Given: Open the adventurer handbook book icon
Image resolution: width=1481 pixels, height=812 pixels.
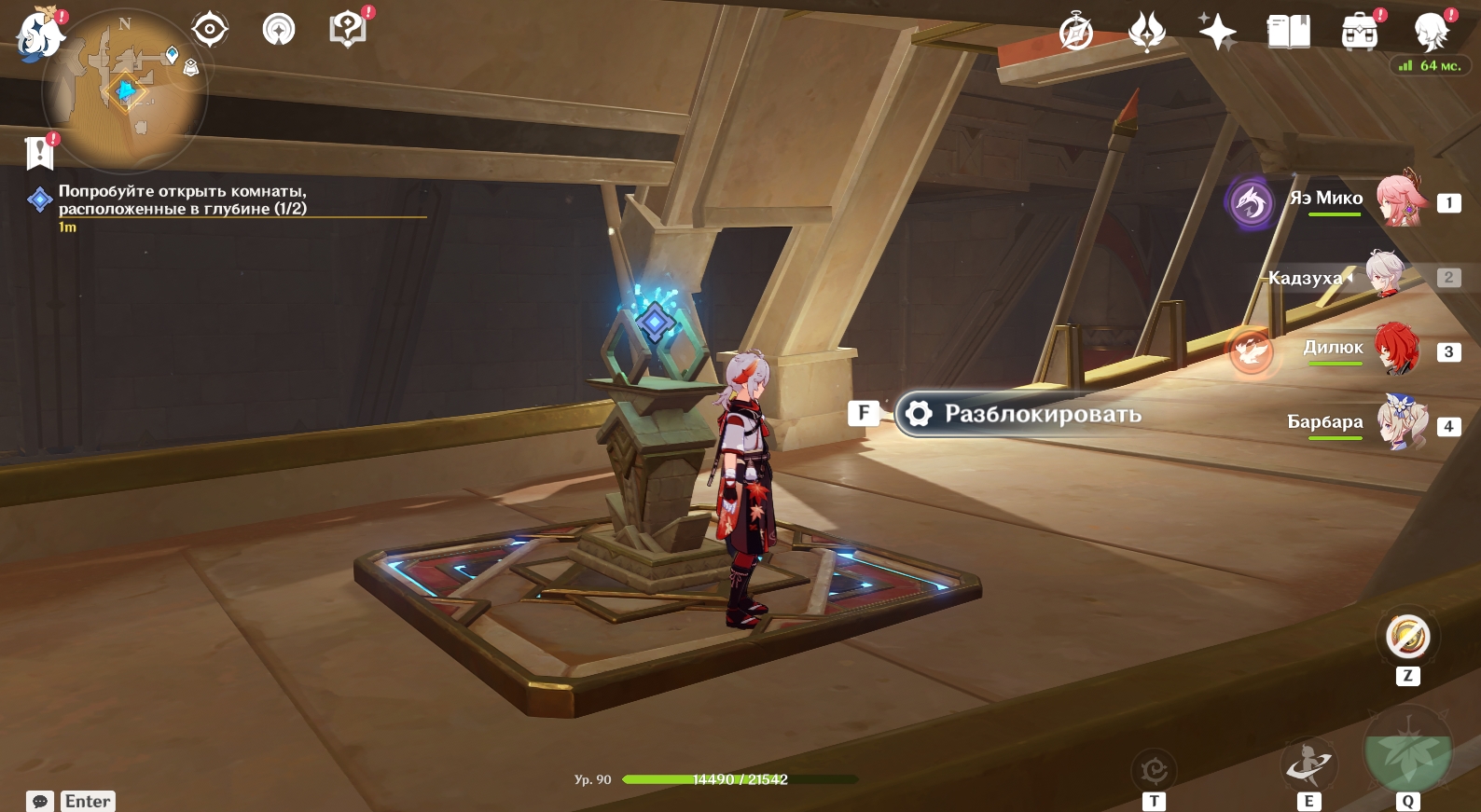Looking at the screenshot, I should click(1289, 33).
